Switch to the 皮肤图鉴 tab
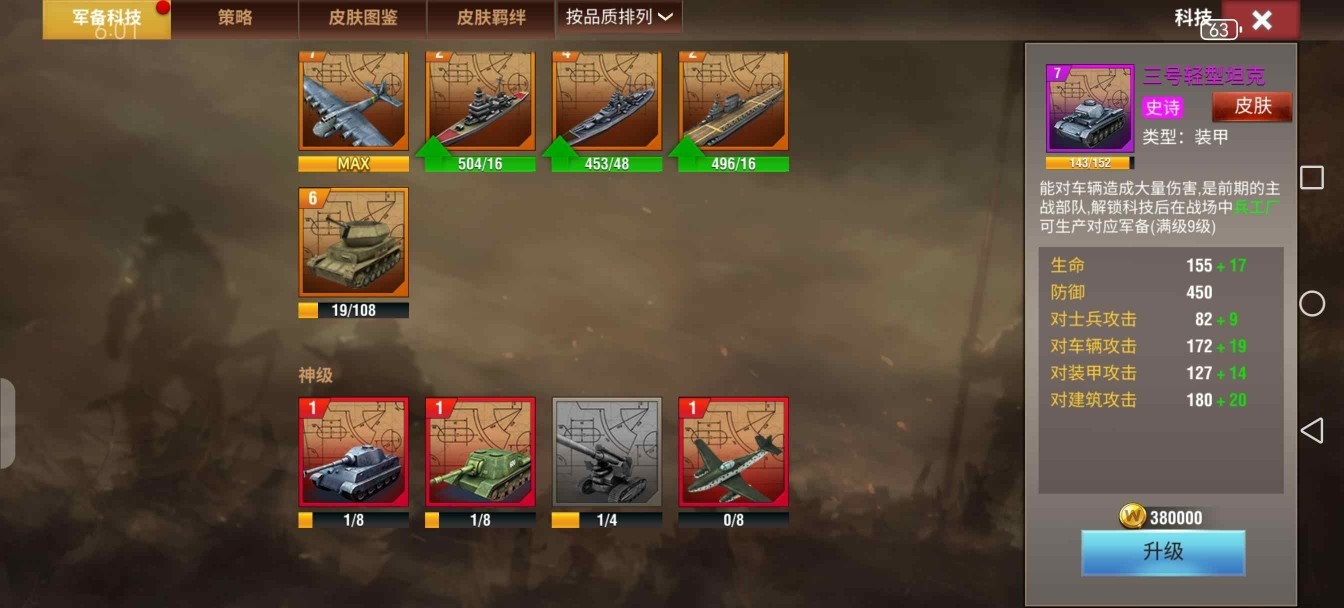Screen dimensions: 1344x608 (363, 19)
